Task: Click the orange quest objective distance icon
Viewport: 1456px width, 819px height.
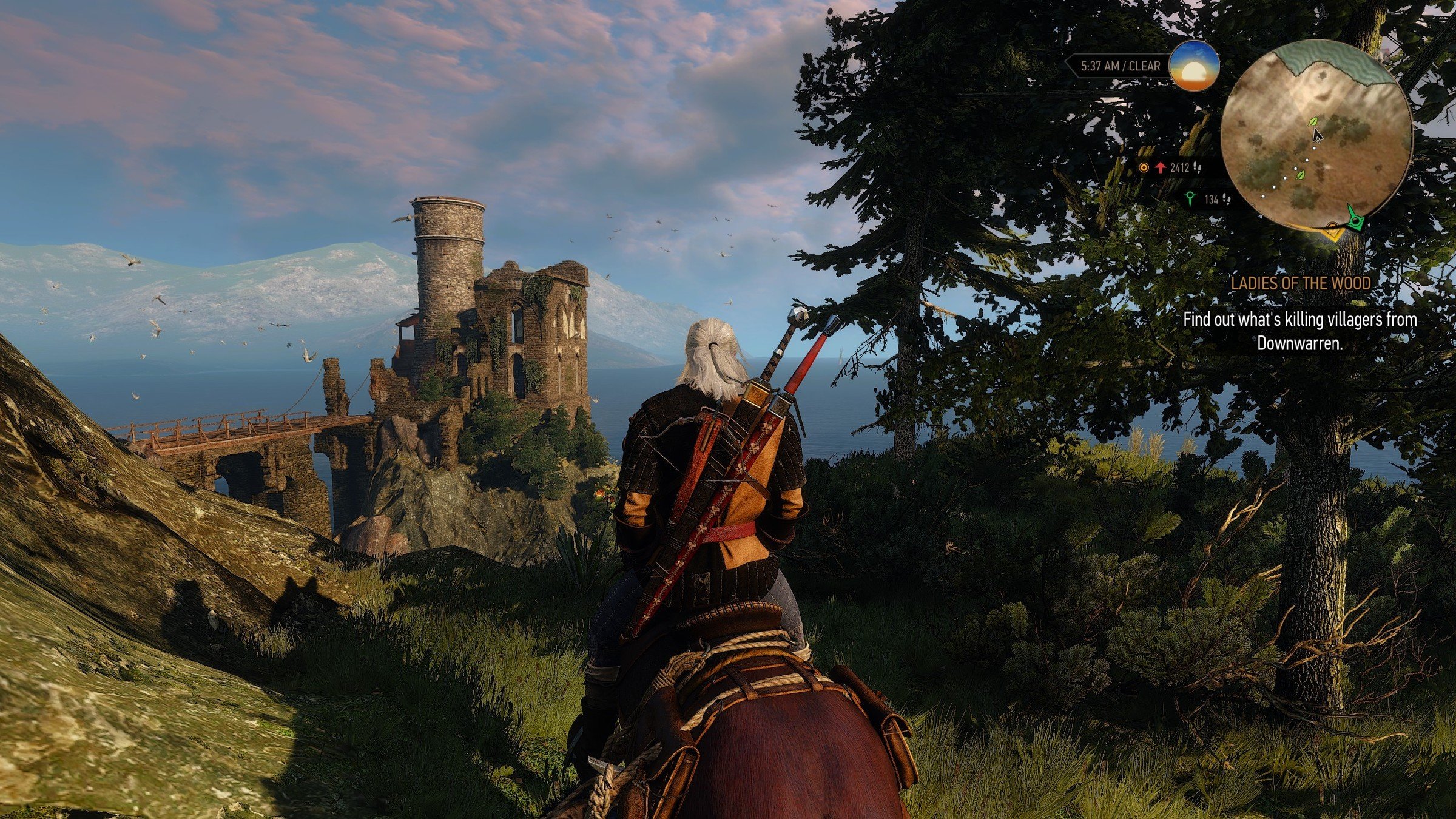Action: tap(1144, 167)
